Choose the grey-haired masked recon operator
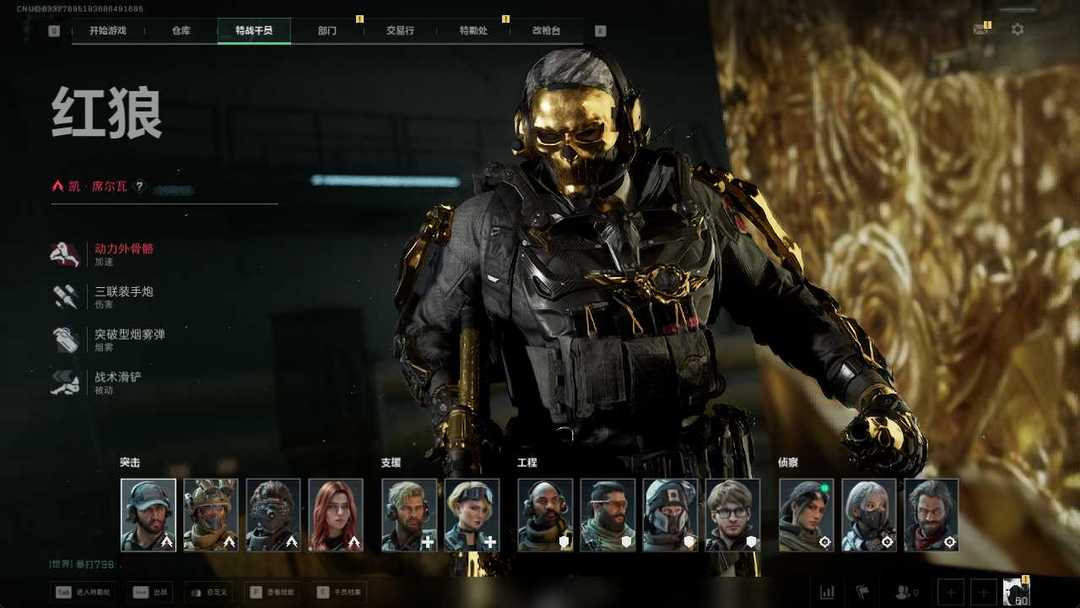The image size is (1080, 608). [x=868, y=515]
